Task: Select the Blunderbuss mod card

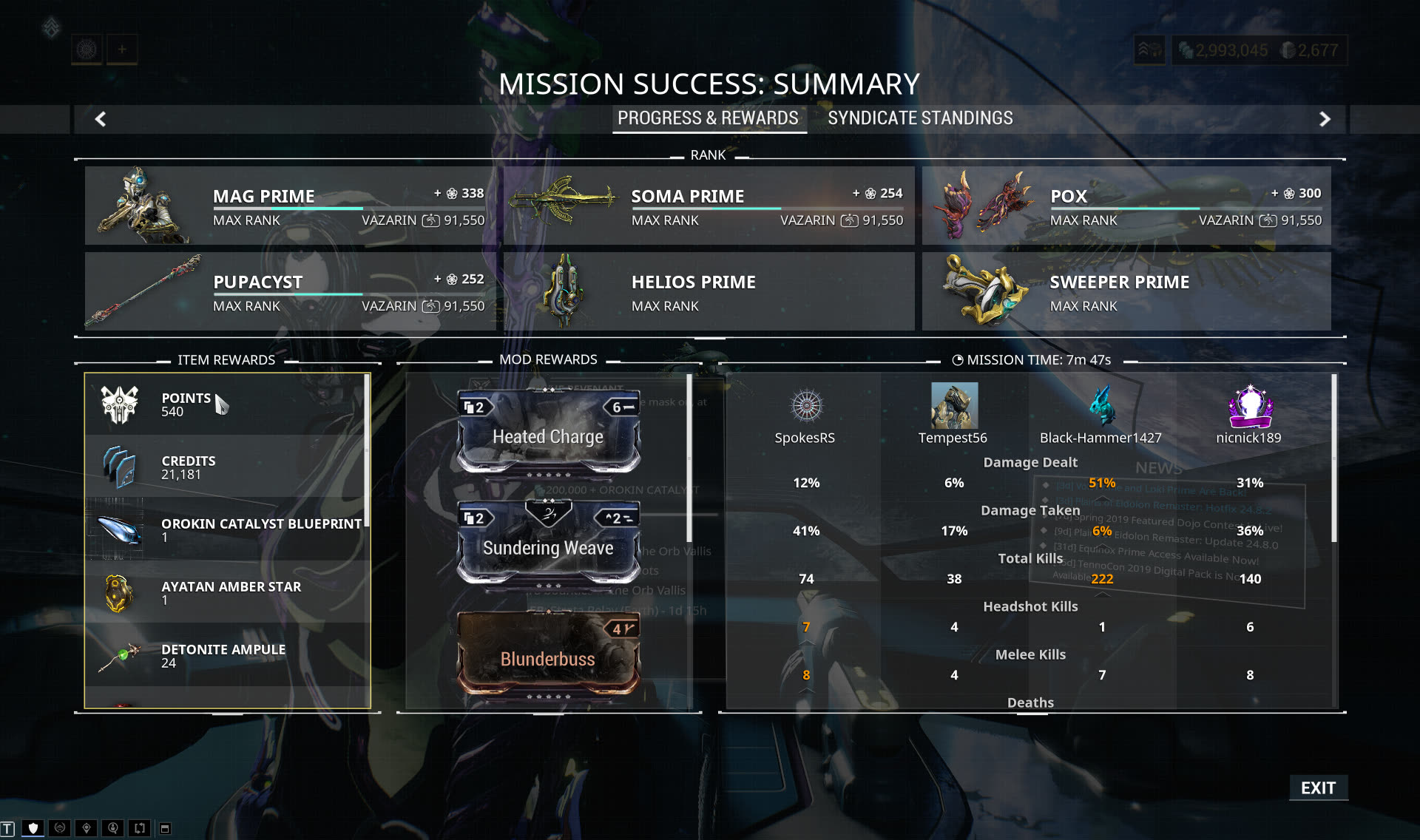Action: pyautogui.click(x=548, y=654)
